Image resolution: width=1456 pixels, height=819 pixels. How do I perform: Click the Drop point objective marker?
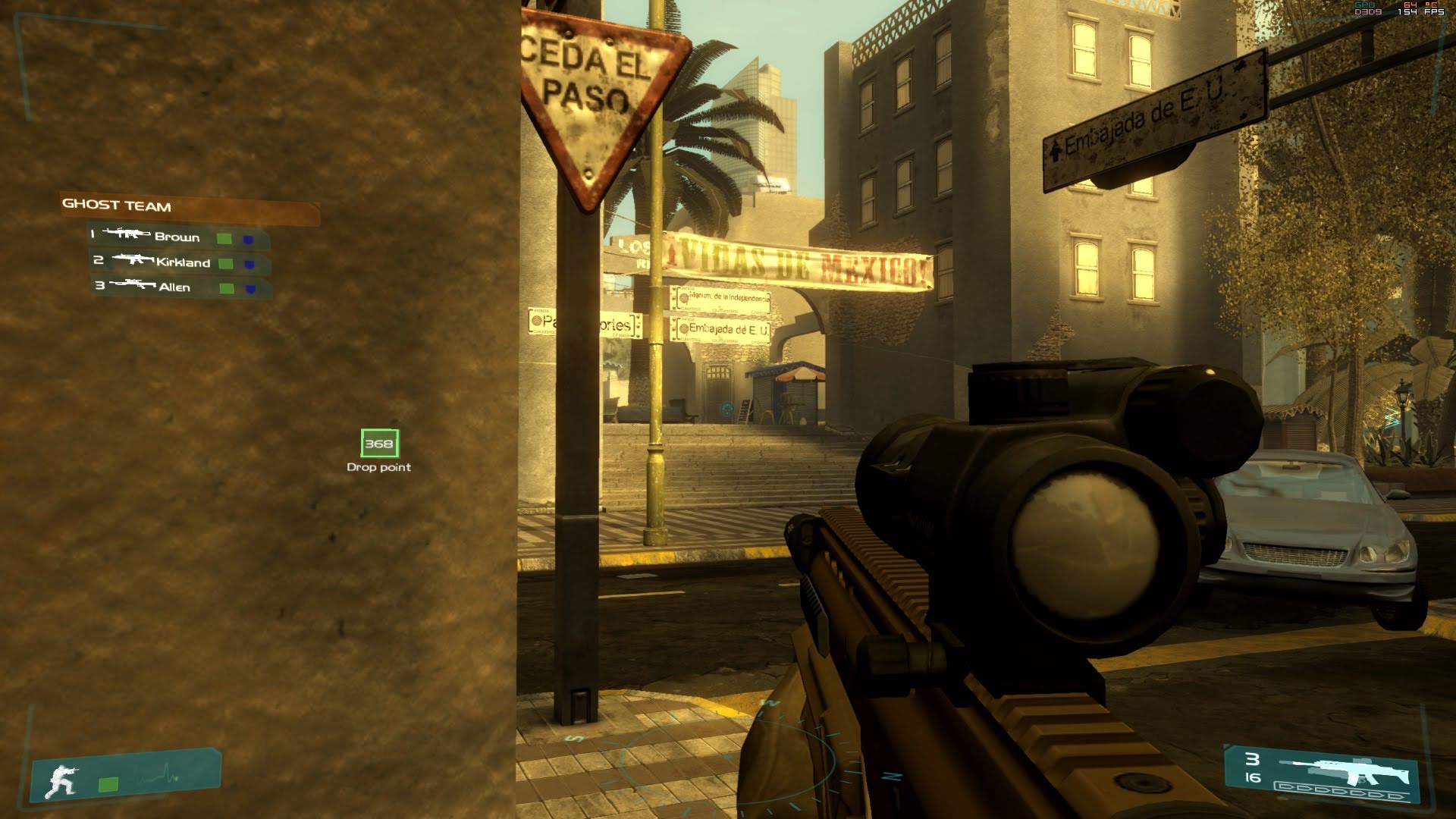(379, 444)
